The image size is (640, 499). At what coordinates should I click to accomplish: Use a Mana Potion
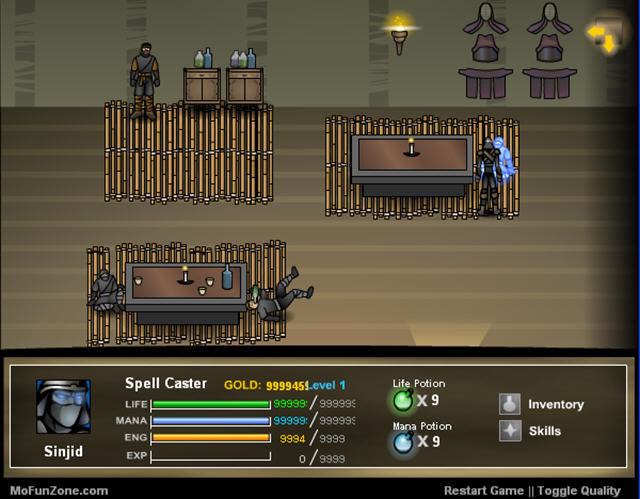pyautogui.click(x=403, y=441)
